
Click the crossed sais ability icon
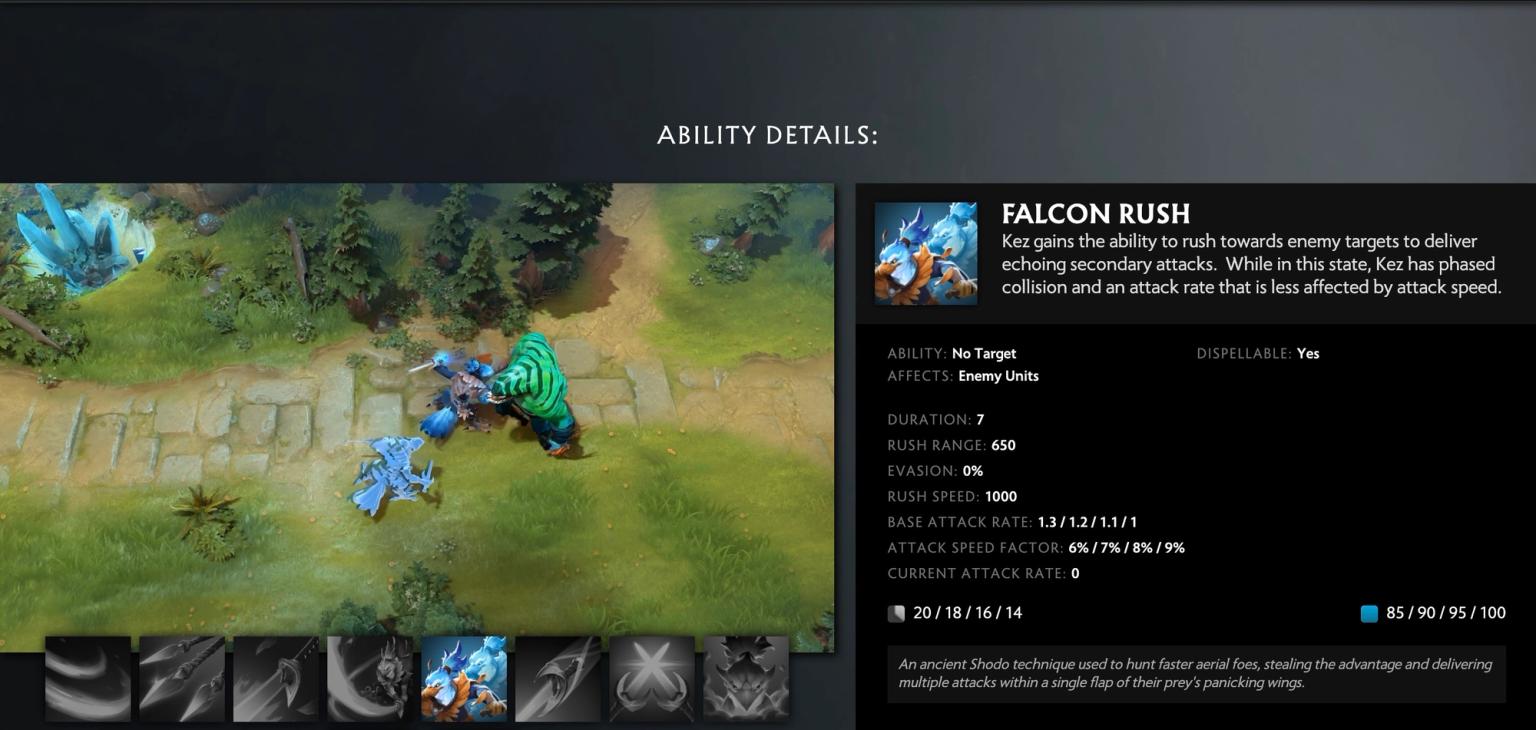(652, 679)
